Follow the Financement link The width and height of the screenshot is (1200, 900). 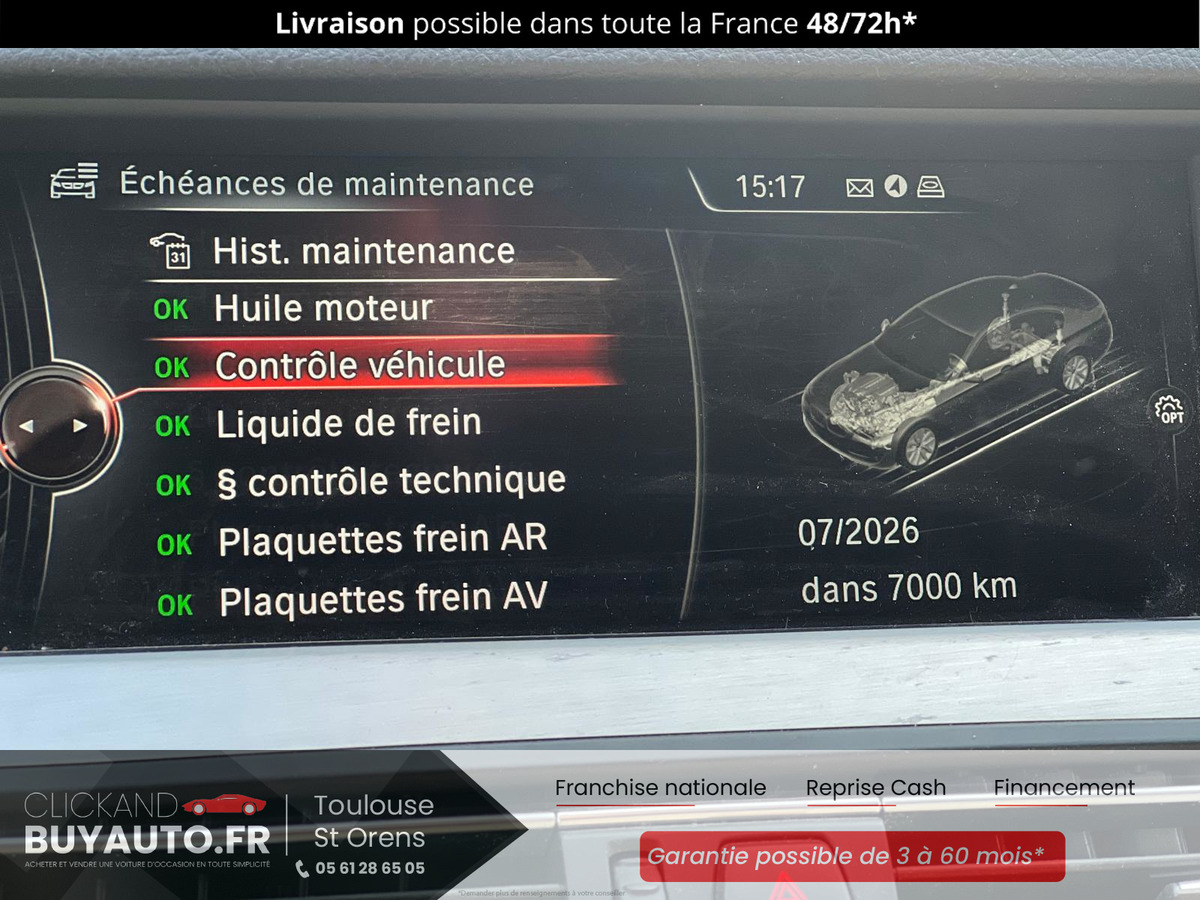(x=1064, y=788)
